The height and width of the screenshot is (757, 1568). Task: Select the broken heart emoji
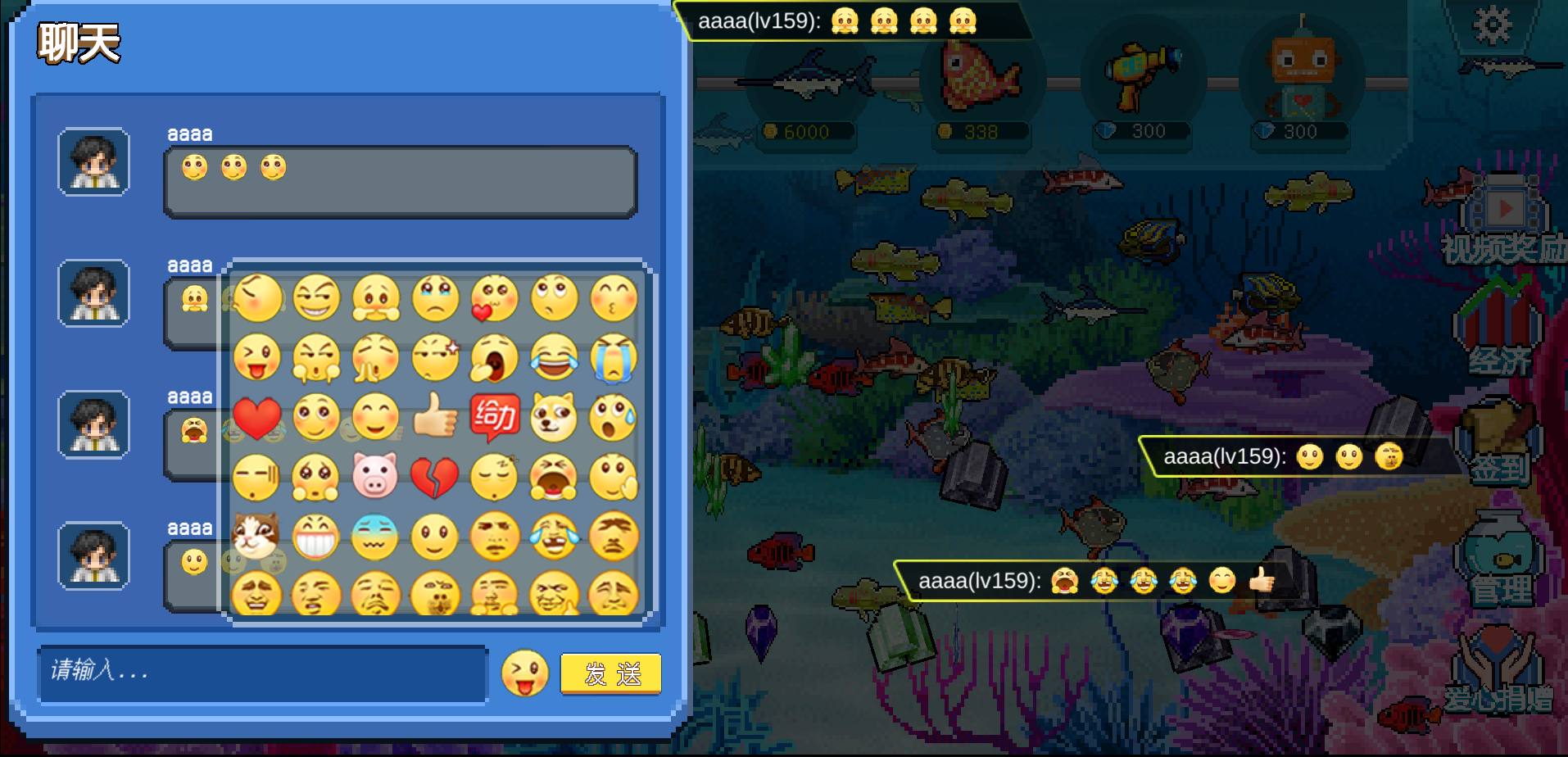pos(435,476)
